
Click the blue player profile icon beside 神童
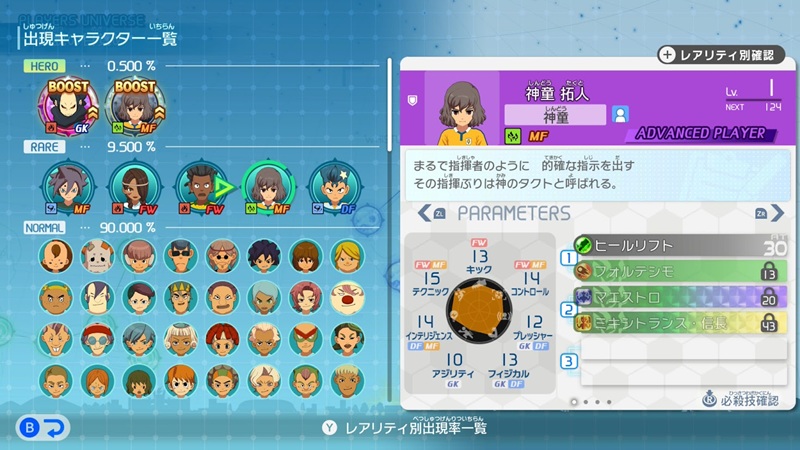point(620,114)
